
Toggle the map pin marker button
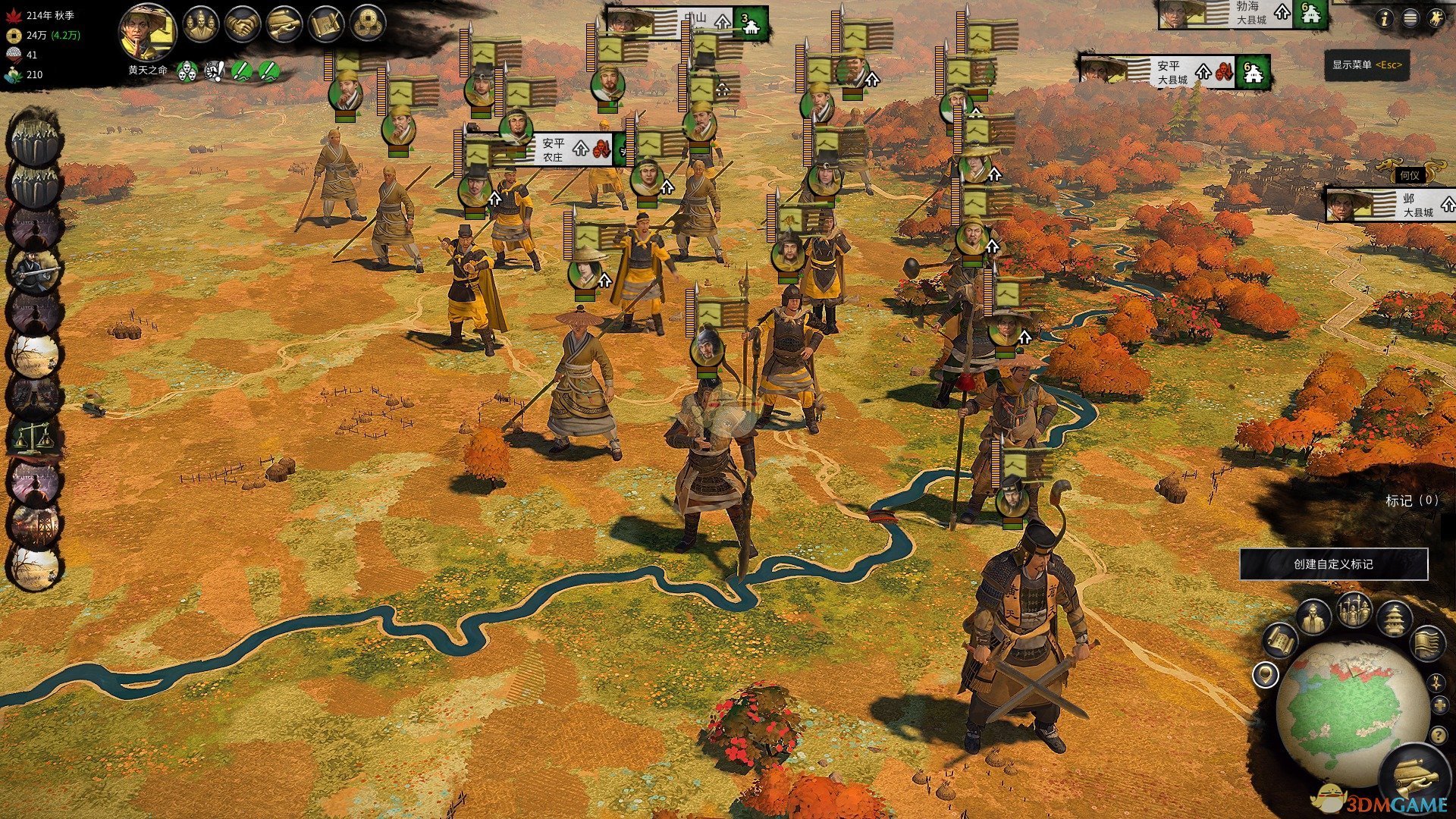click(1265, 674)
